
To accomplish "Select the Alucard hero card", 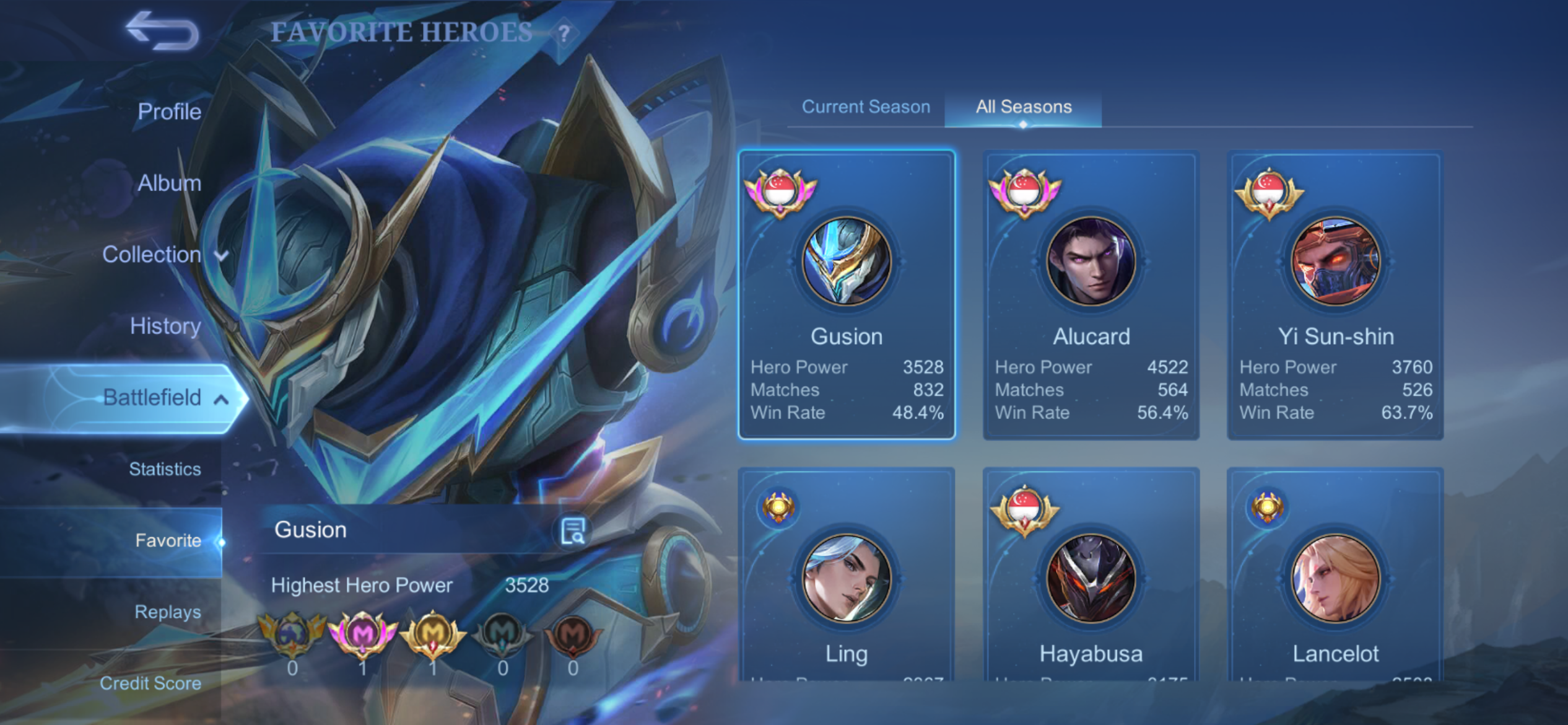I will (x=1091, y=295).
